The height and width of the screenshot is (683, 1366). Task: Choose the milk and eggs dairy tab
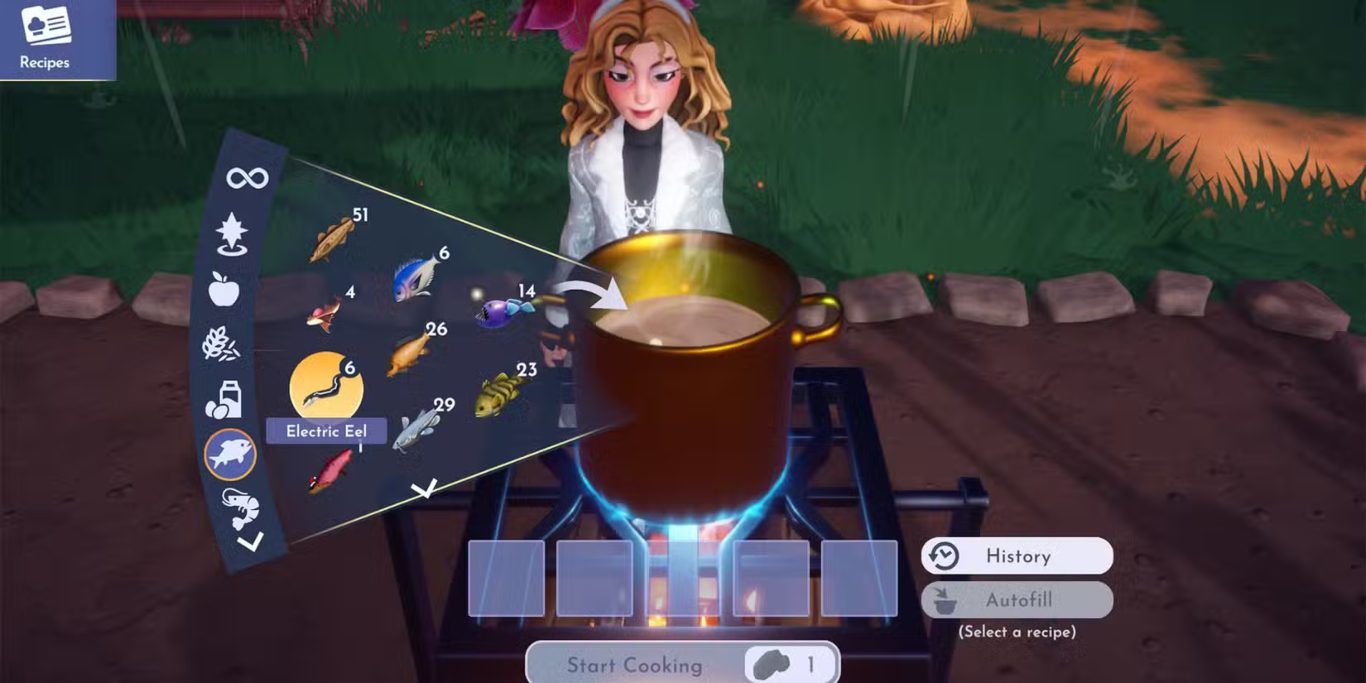click(x=222, y=399)
